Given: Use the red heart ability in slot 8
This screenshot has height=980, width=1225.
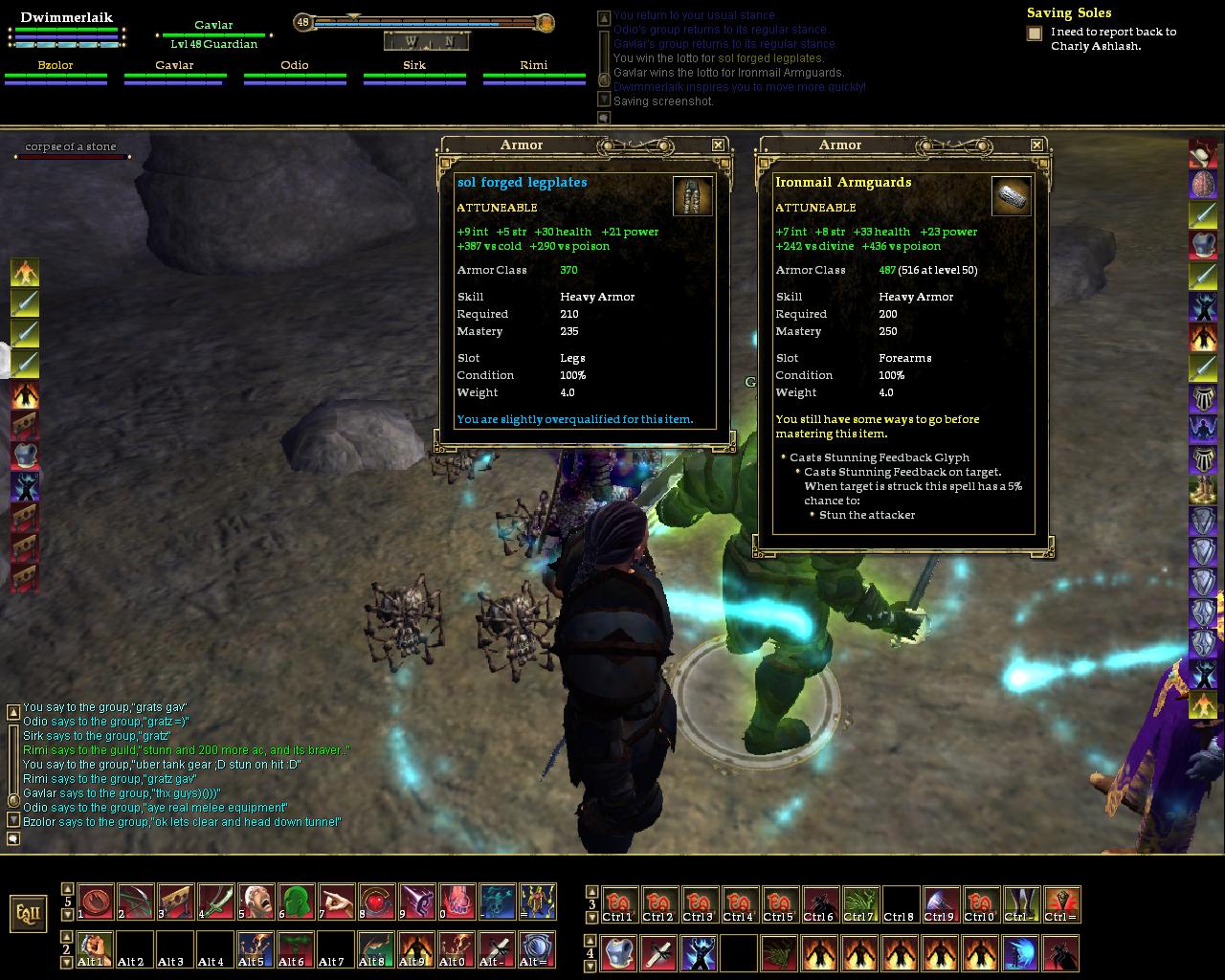Looking at the screenshot, I should click(377, 902).
